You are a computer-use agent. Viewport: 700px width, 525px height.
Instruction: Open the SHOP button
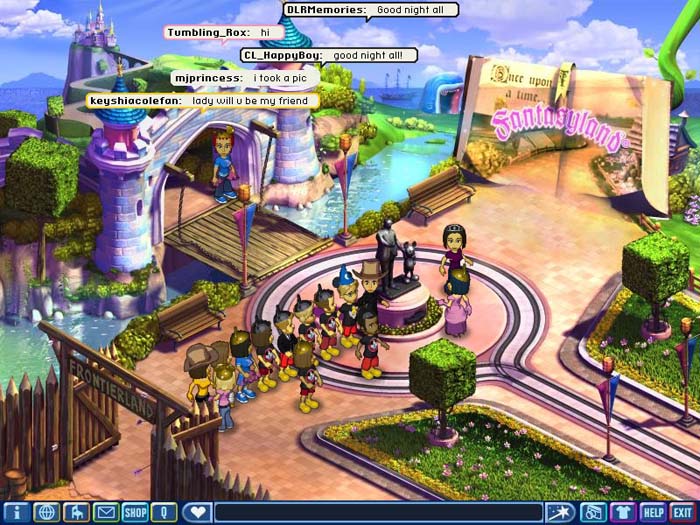(x=135, y=512)
